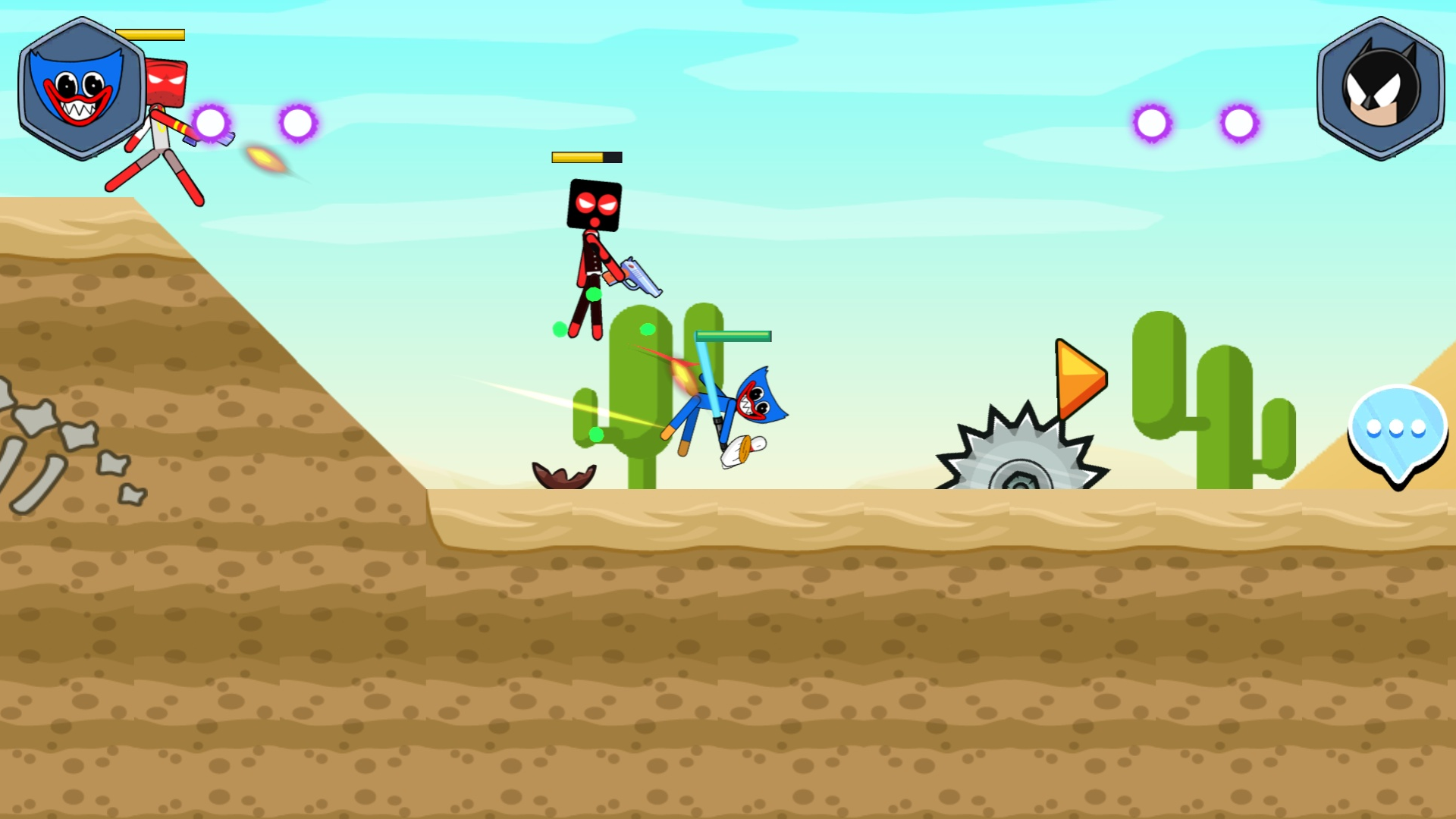Click the orange checkpoint flag

click(x=1079, y=377)
